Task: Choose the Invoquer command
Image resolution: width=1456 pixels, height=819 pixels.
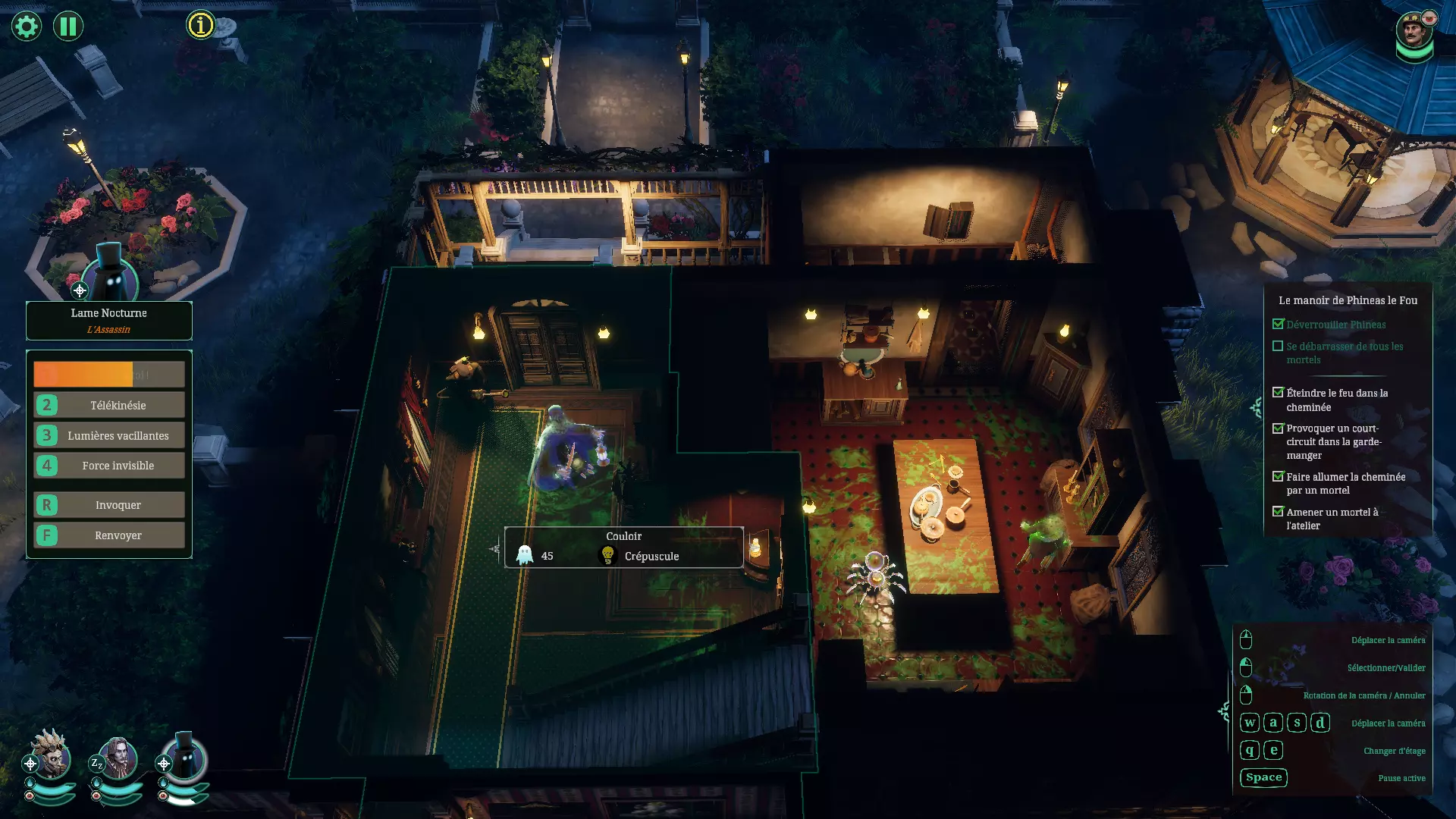Action: pyautogui.click(x=109, y=505)
